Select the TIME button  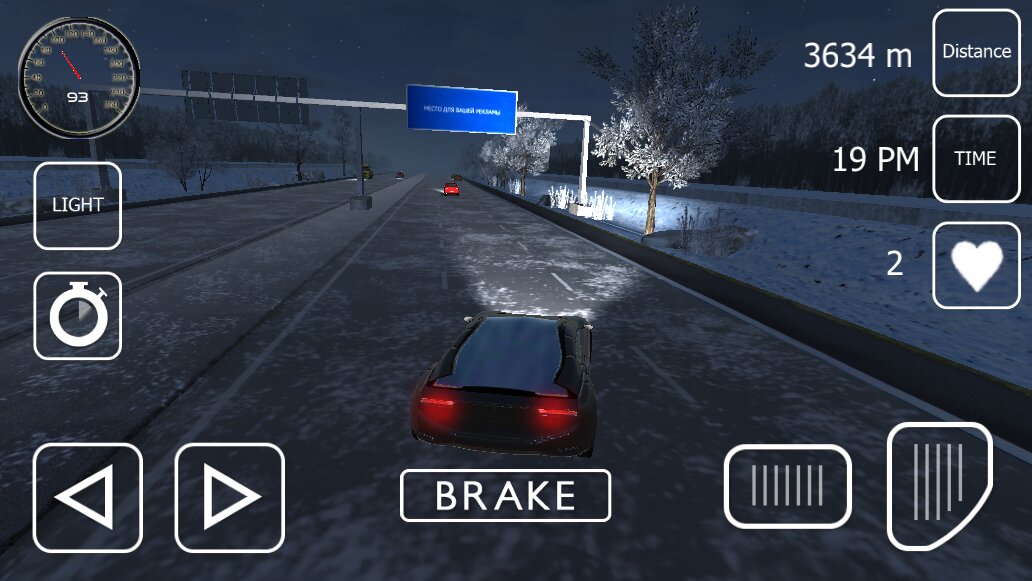(x=976, y=158)
